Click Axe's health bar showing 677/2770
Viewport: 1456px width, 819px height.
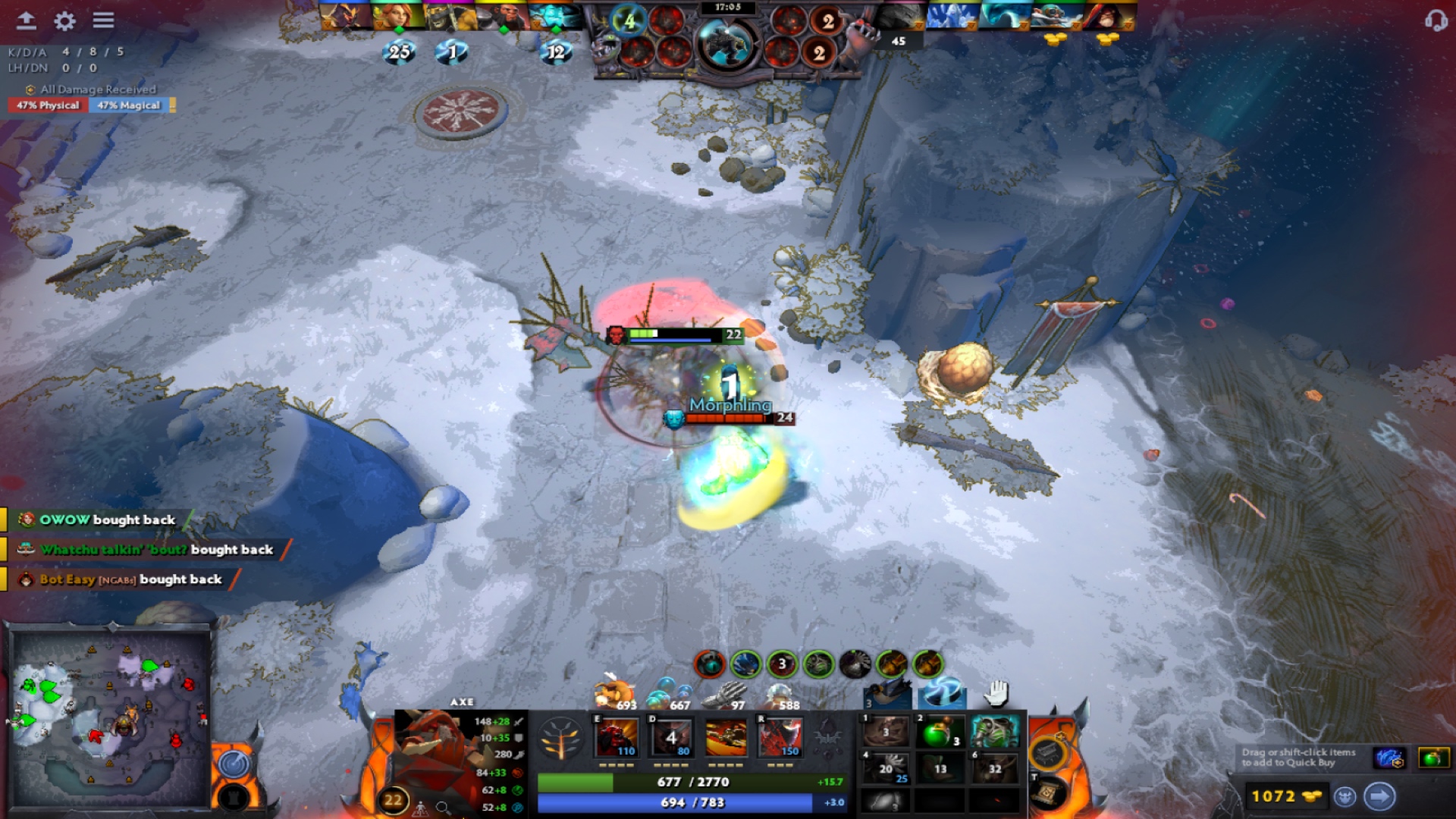point(694,781)
